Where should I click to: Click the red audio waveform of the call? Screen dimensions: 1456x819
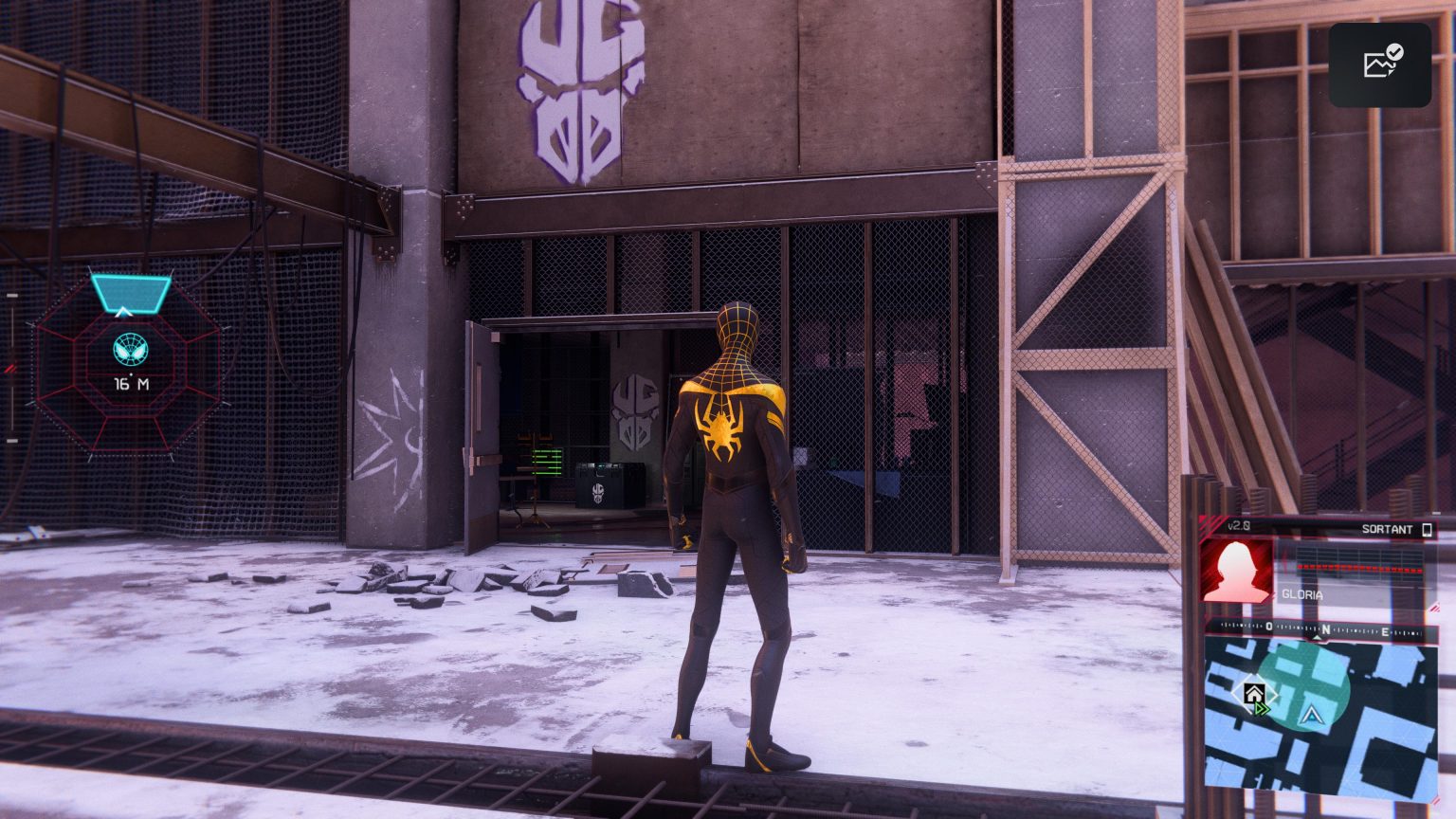click(1359, 567)
